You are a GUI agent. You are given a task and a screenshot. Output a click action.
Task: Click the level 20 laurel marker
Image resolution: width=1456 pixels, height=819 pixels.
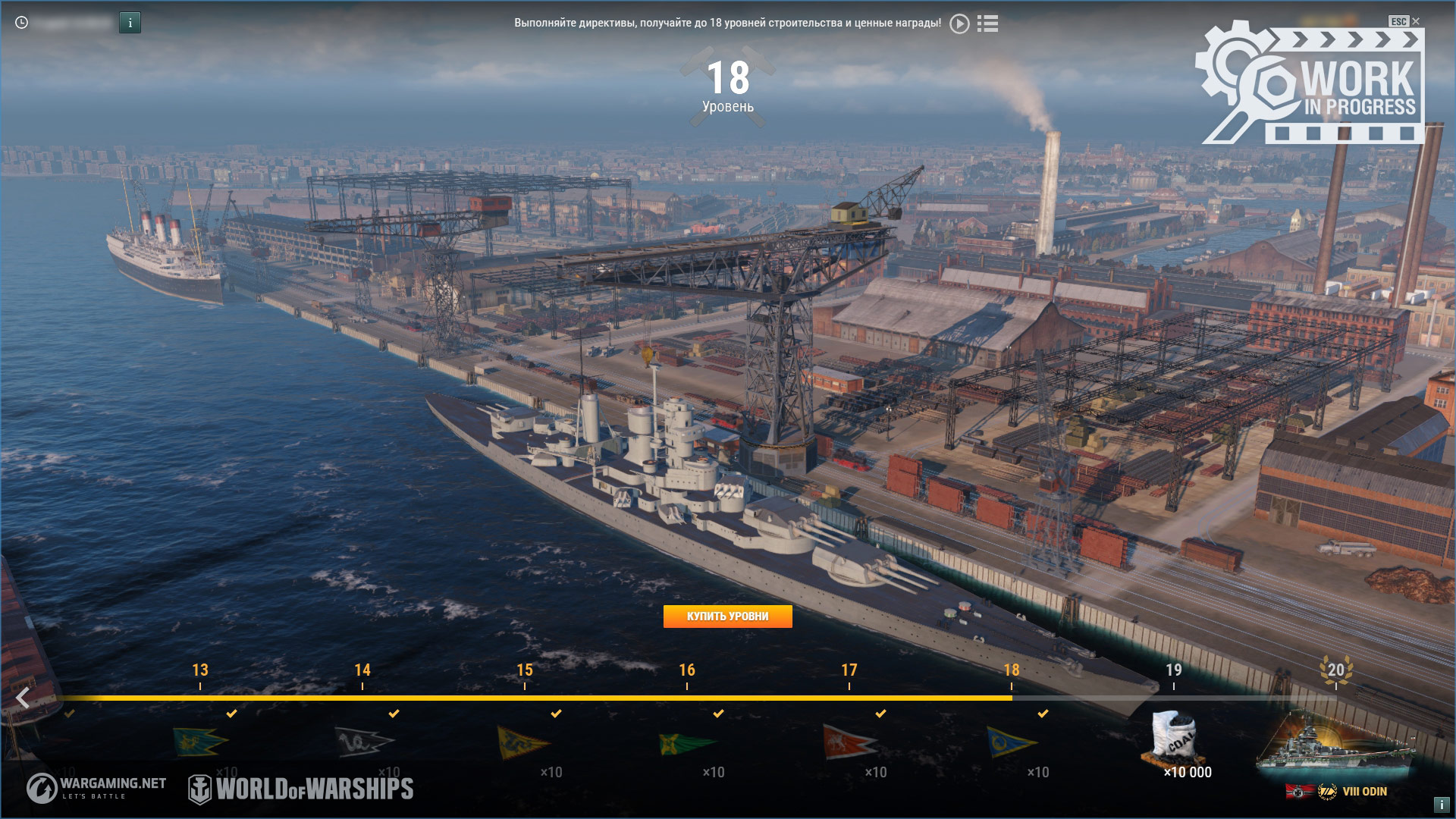[x=1335, y=670]
